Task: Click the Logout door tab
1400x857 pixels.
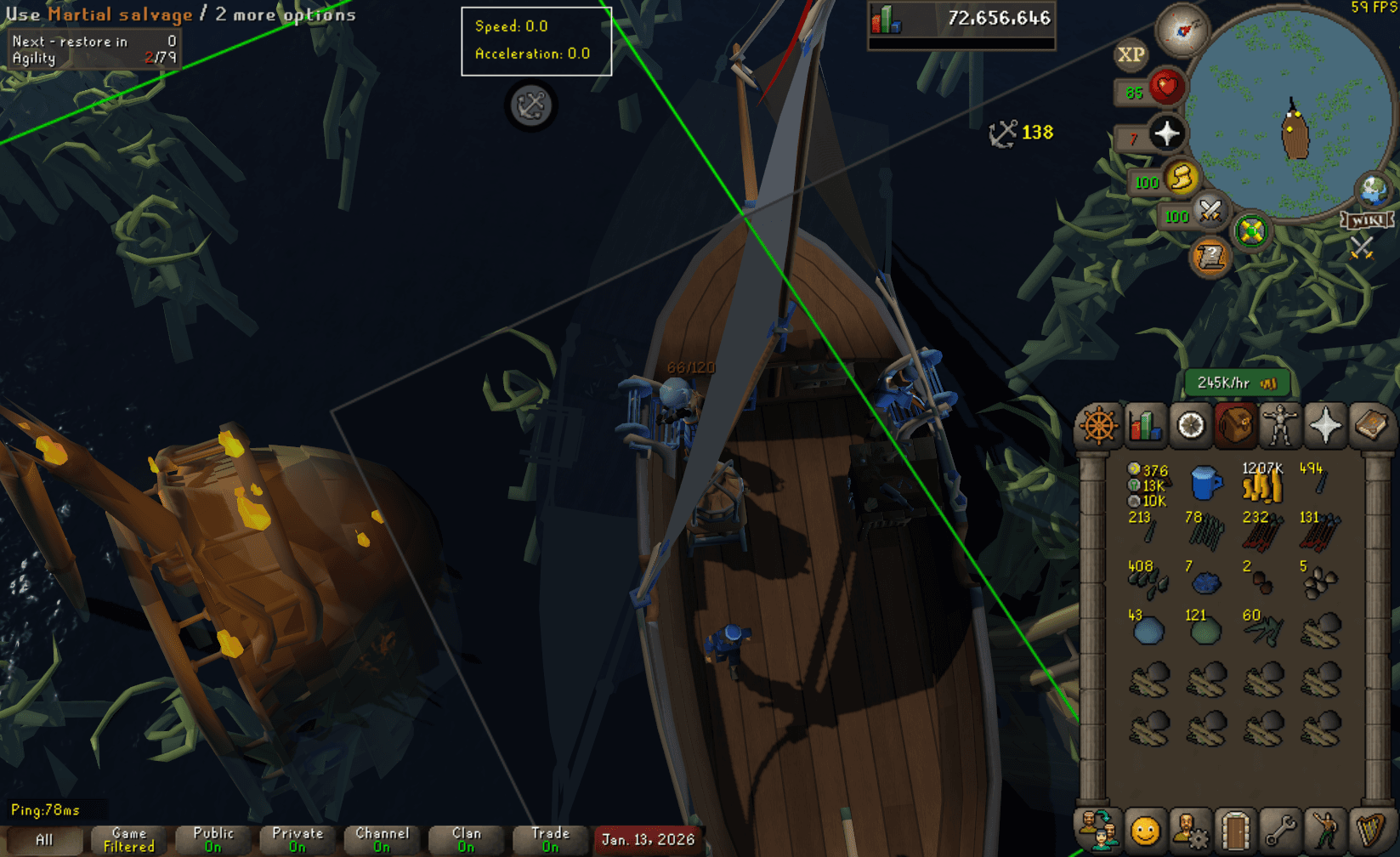Action: pos(1237,833)
